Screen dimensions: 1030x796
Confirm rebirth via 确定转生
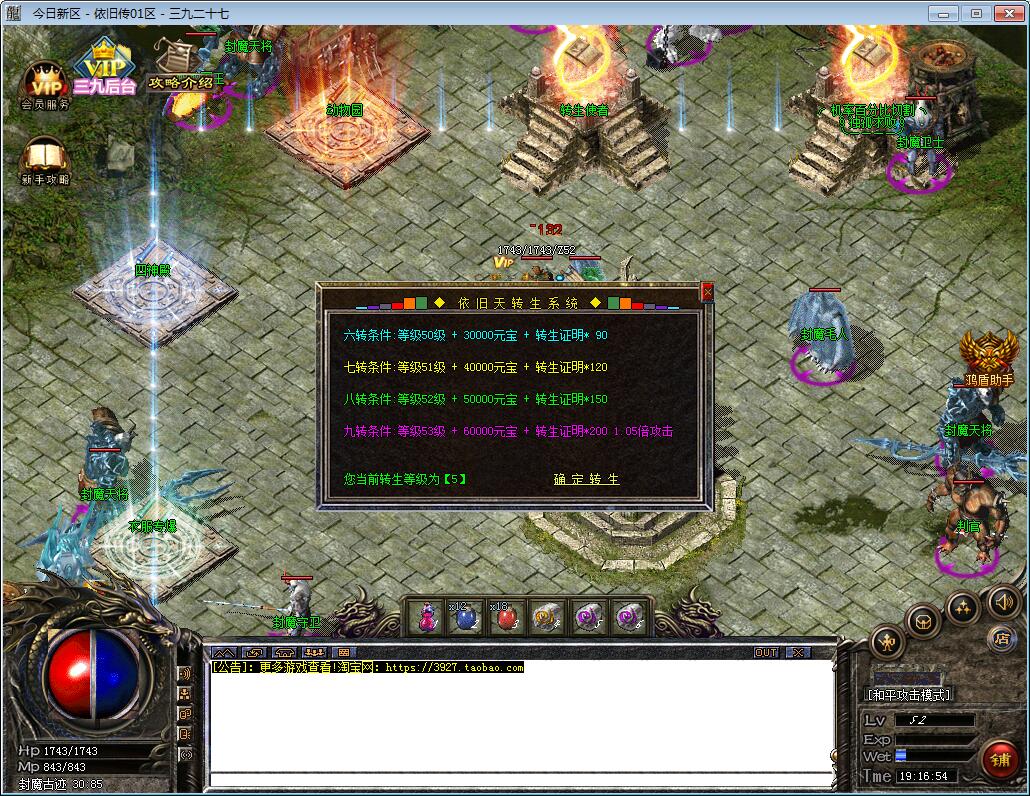click(x=587, y=479)
